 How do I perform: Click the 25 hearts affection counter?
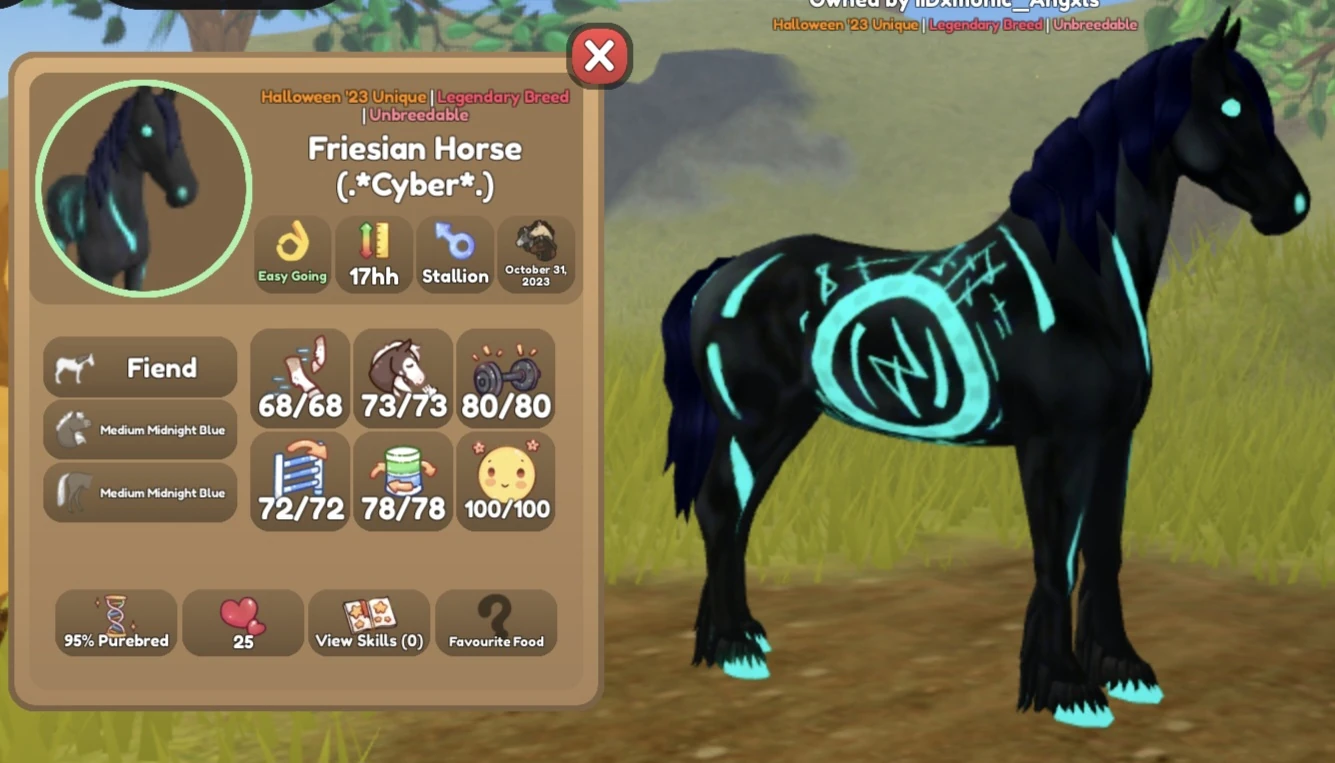[243, 622]
